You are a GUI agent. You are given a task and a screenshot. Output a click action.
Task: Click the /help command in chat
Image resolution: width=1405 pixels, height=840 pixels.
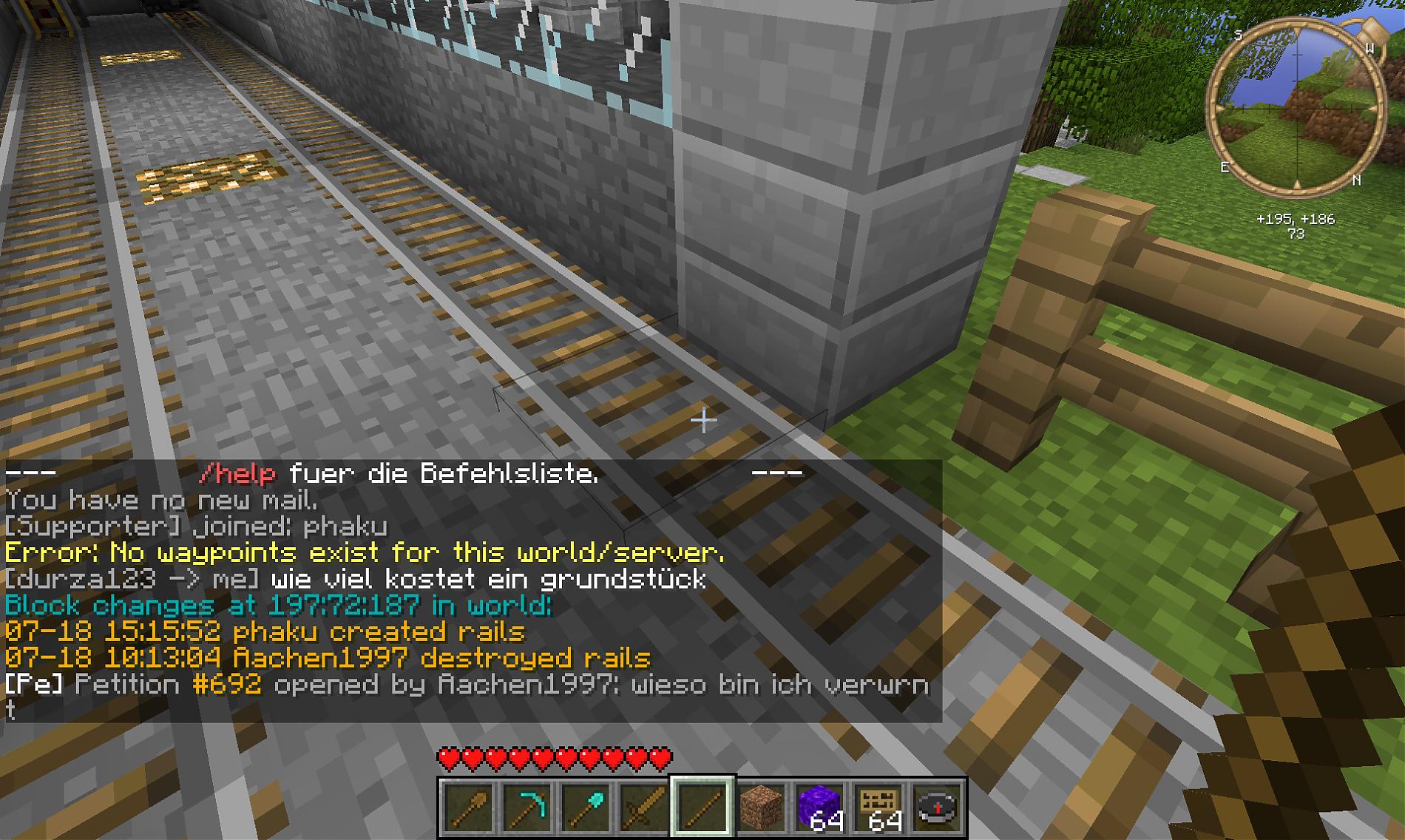[x=237, y=473]
